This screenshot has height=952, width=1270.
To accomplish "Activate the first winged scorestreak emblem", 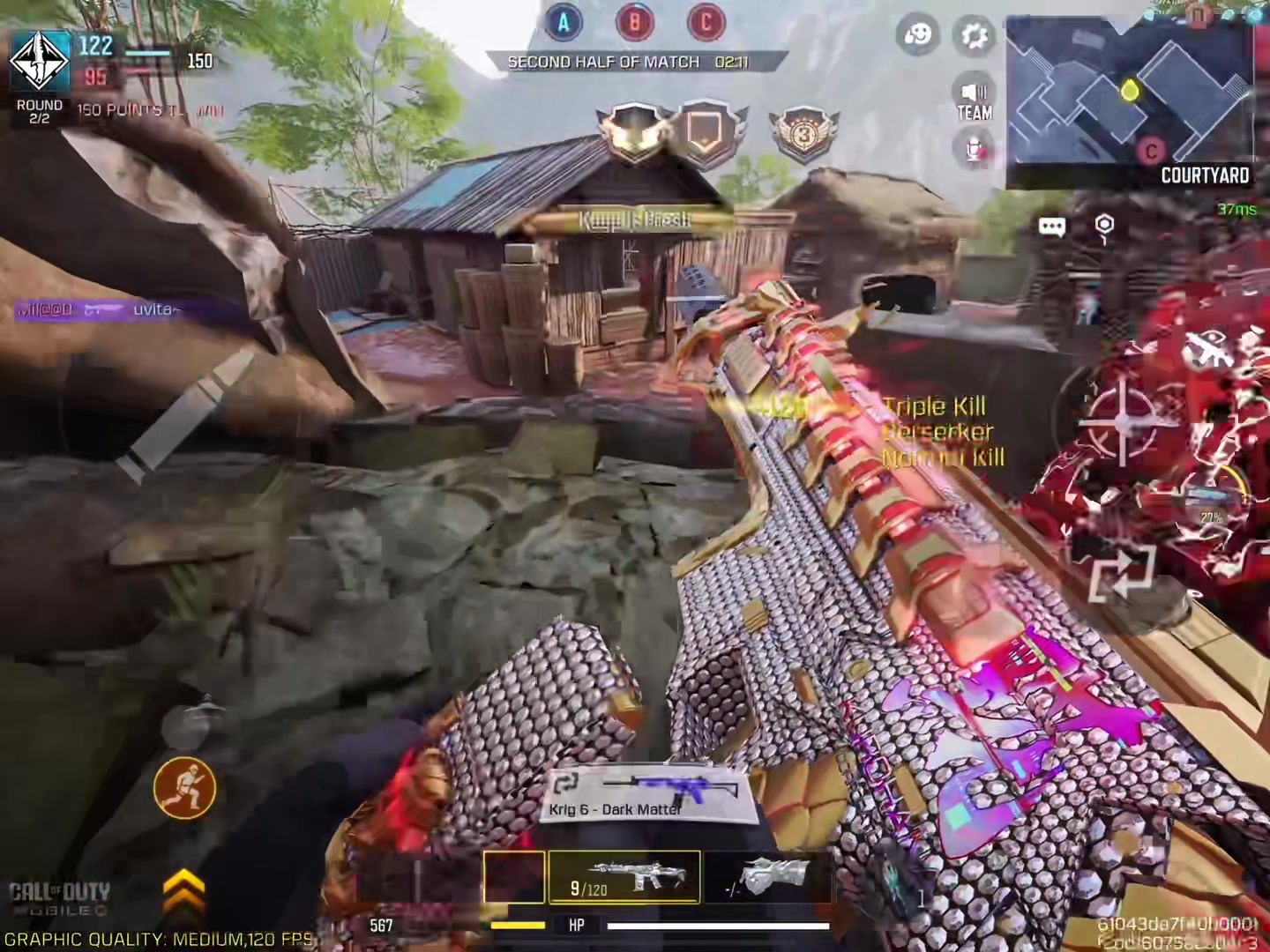I will click(x=635, y=132).
